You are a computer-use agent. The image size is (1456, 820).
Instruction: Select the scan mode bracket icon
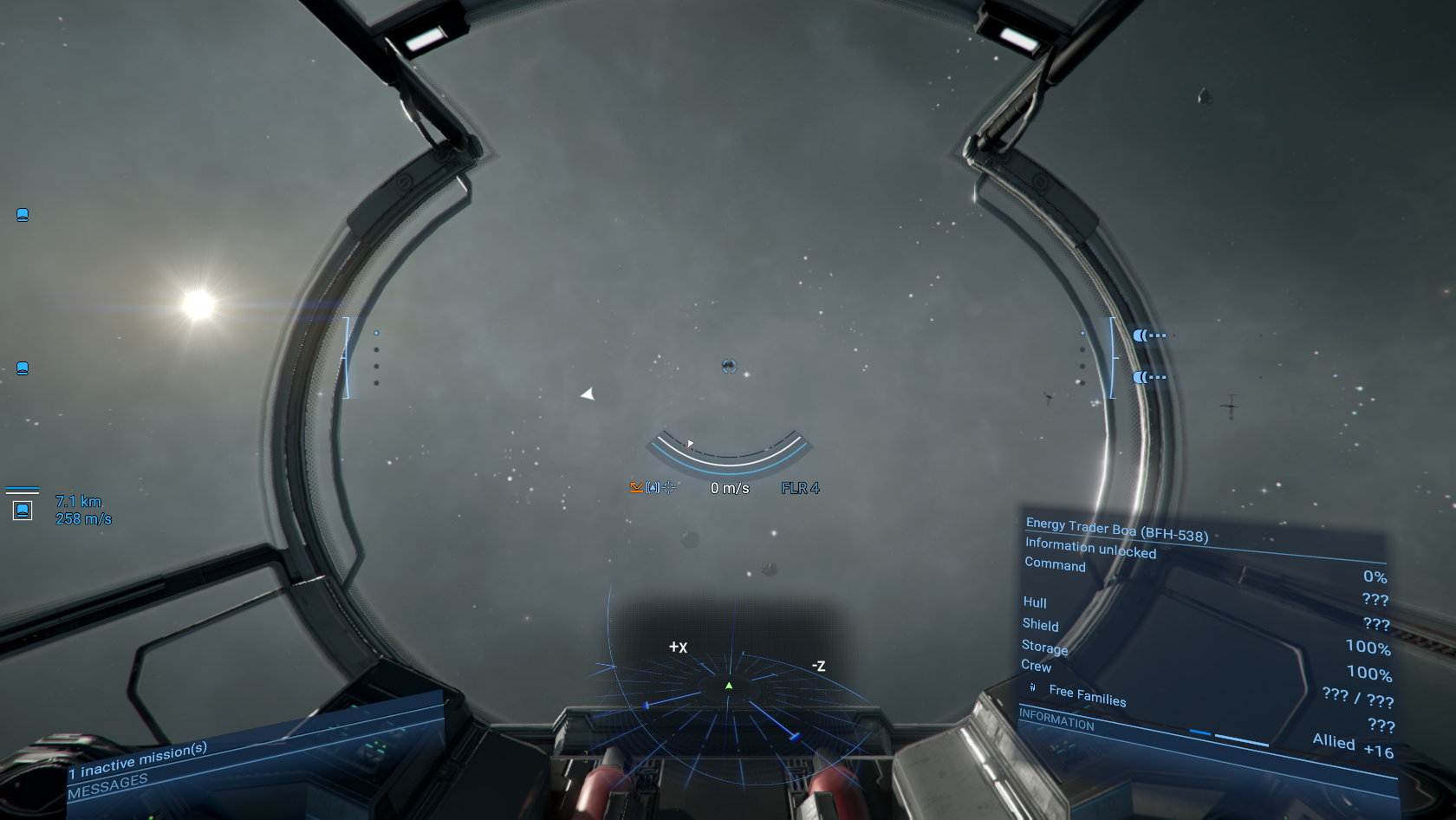point(653,487)
